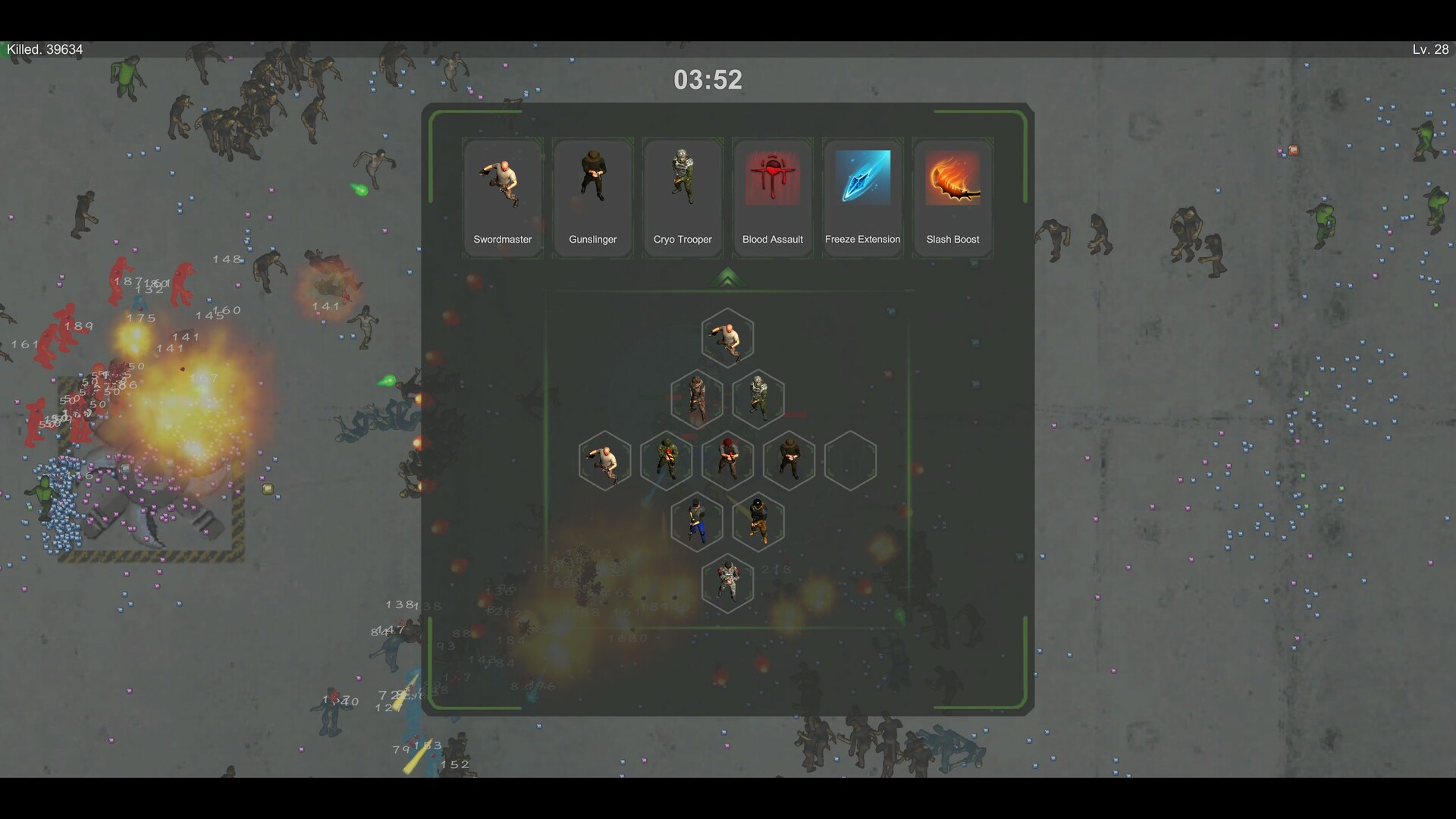The width and height of the screenshot is (1456, 819).
Task: Click the green-uniformed trooper left of center
Action: point(667,460)
